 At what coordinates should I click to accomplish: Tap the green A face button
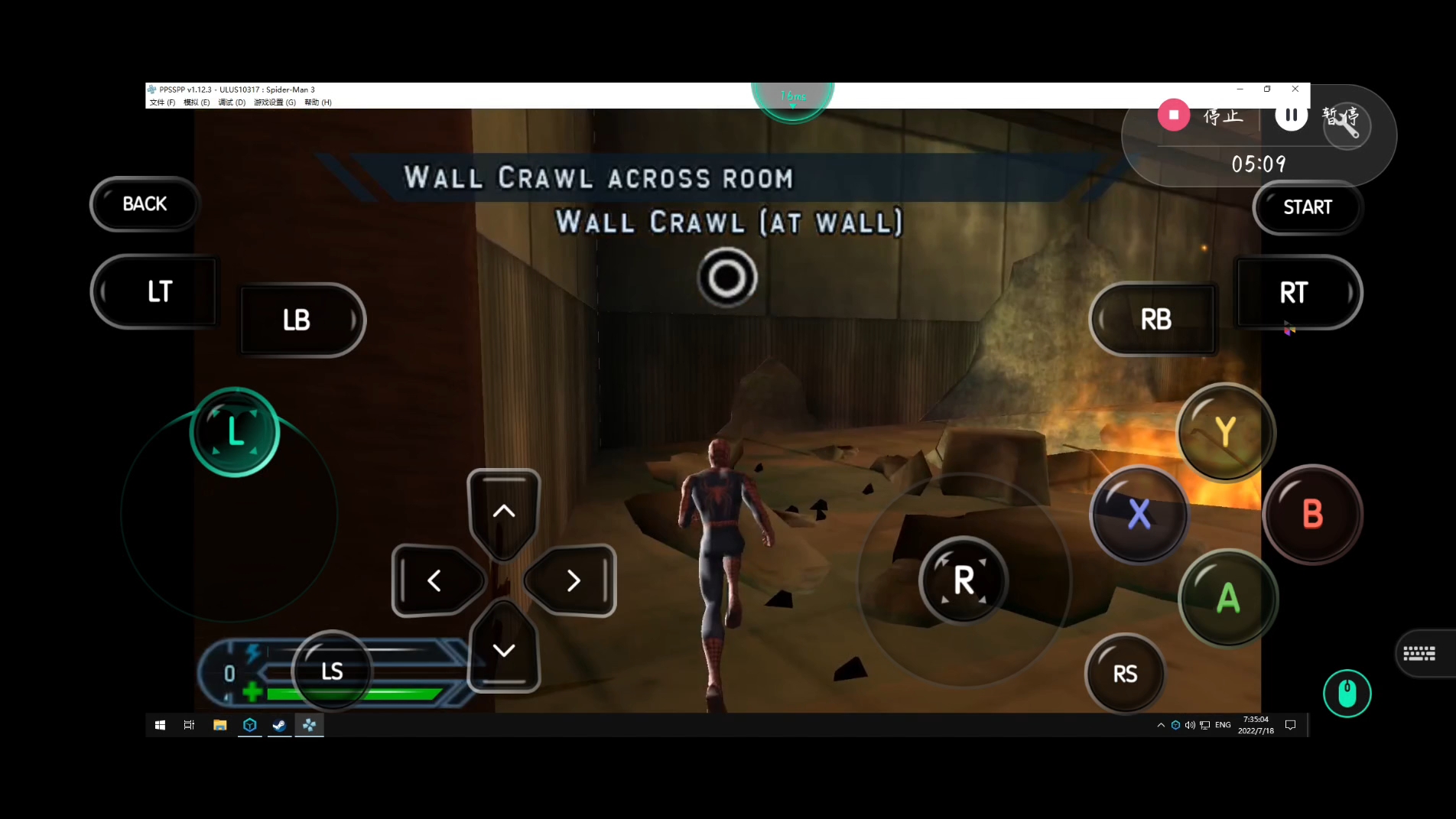click(x=1227, y=598)
